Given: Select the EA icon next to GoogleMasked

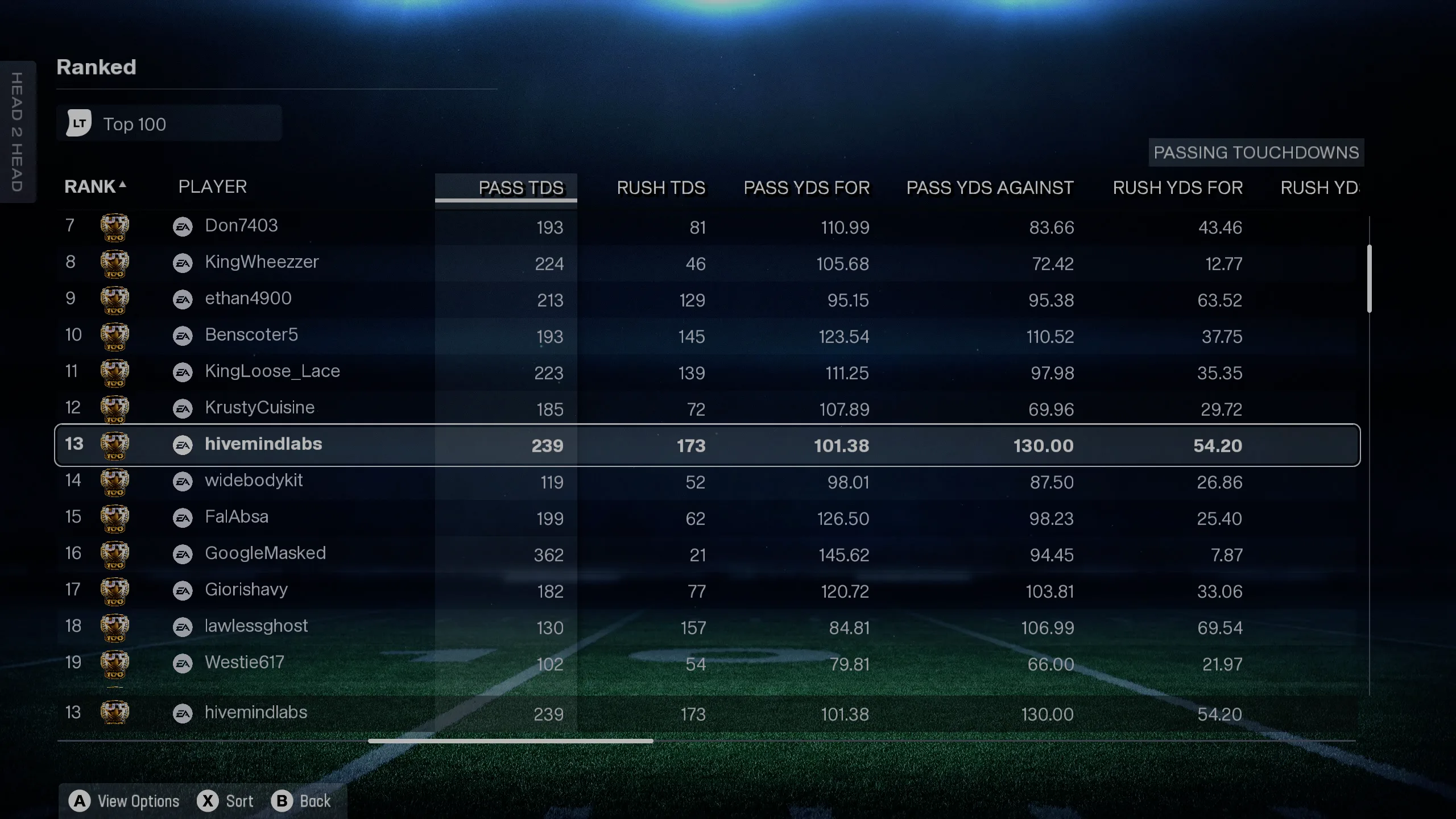Looking at the screenshot, I should (183, 555).
